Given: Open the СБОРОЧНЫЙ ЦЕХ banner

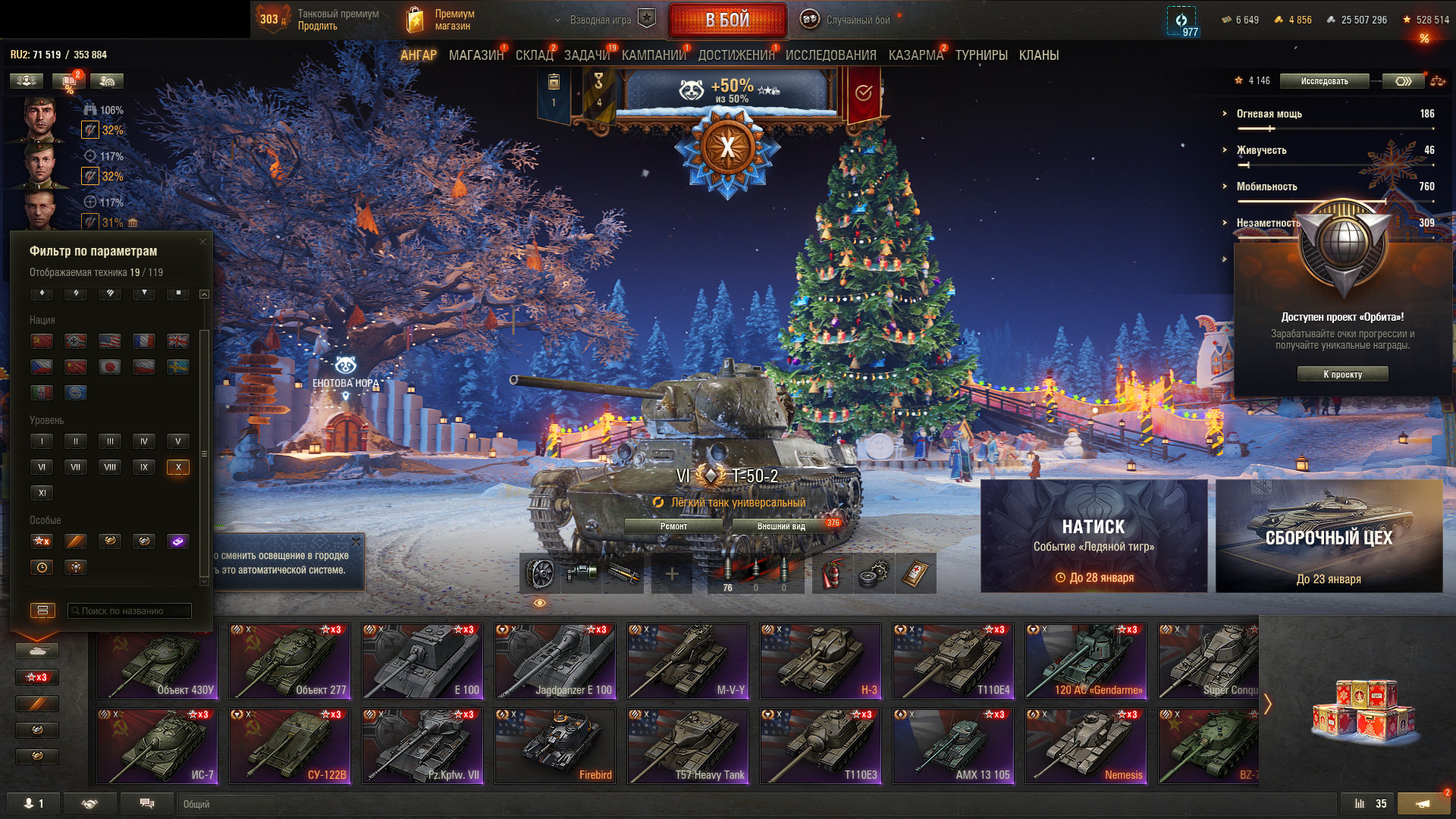Looking at the screenshot, I should tap(1329, 535).
